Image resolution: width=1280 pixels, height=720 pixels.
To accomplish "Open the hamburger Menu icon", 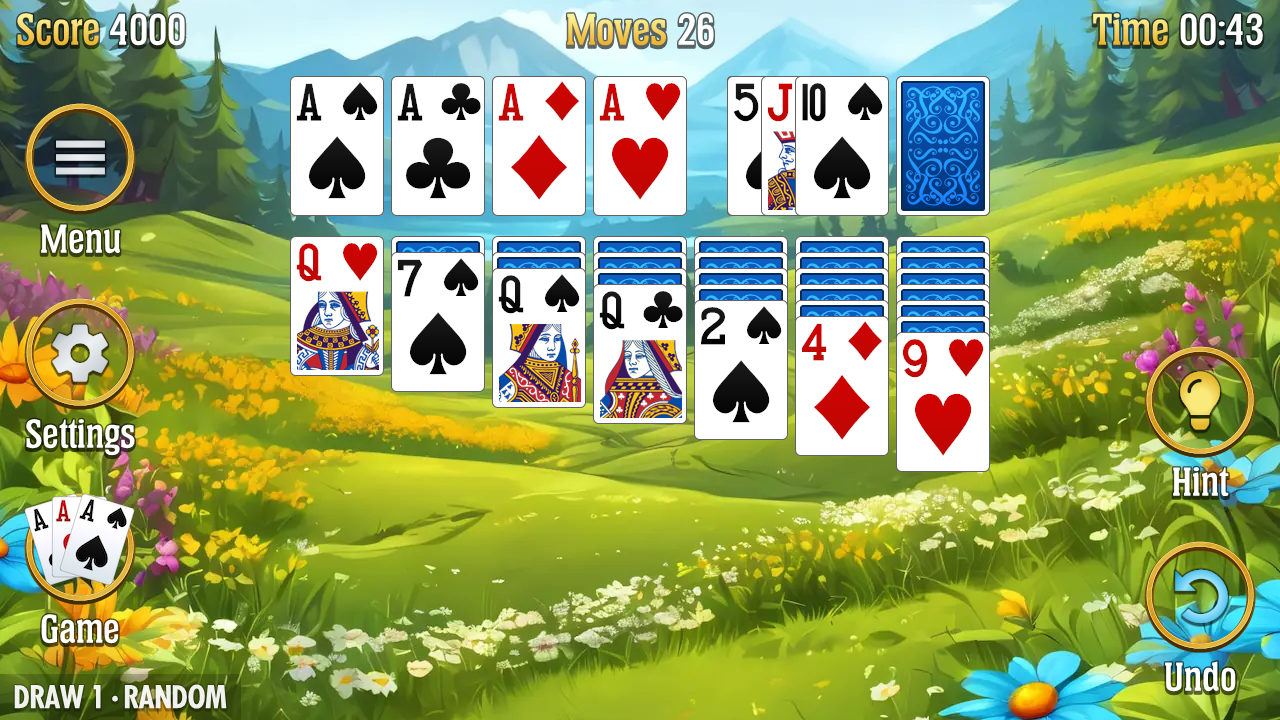I will click(80, 155).
